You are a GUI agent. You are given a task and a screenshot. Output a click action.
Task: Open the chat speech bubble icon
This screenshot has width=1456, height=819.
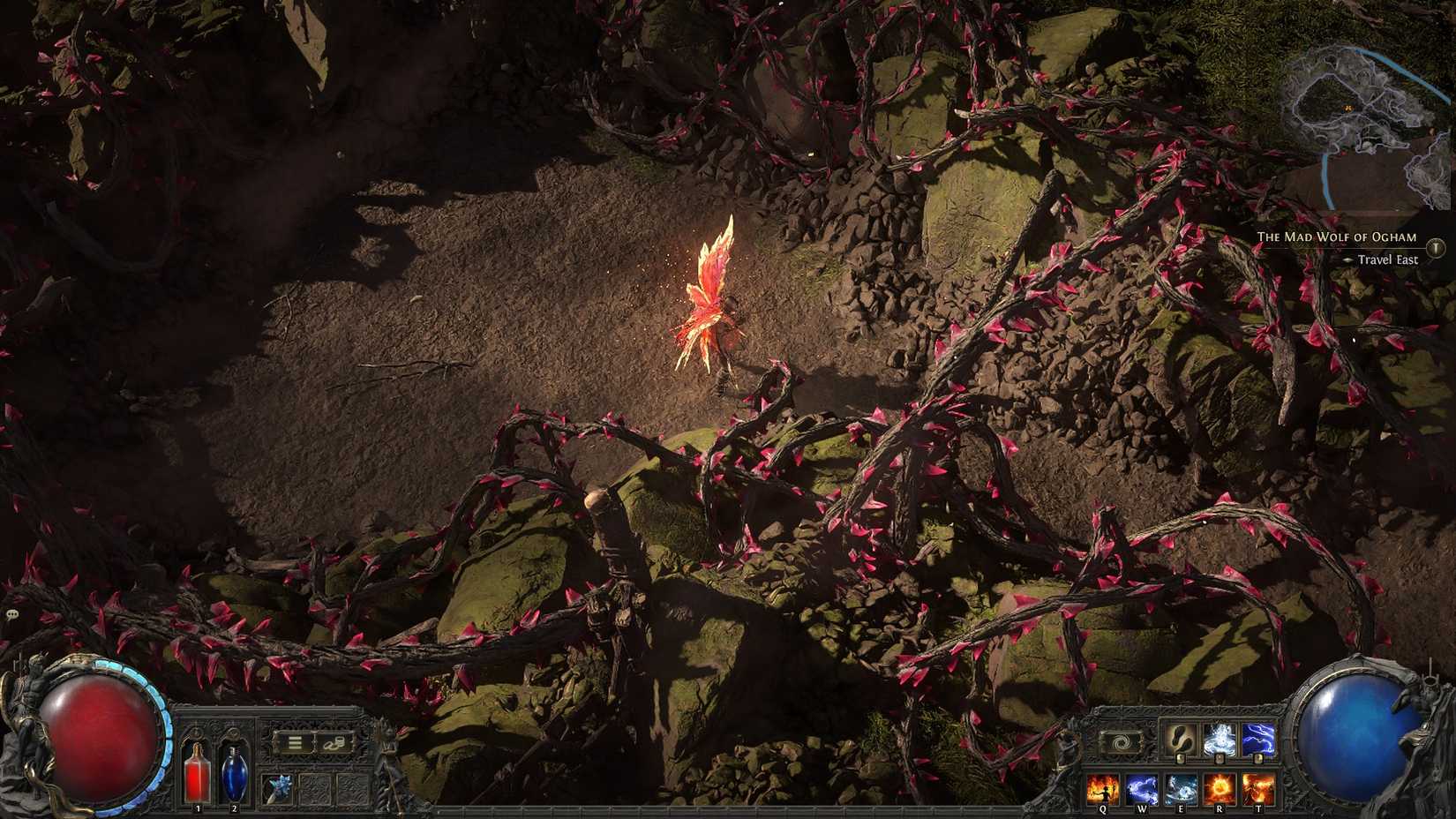coord(11,613)
